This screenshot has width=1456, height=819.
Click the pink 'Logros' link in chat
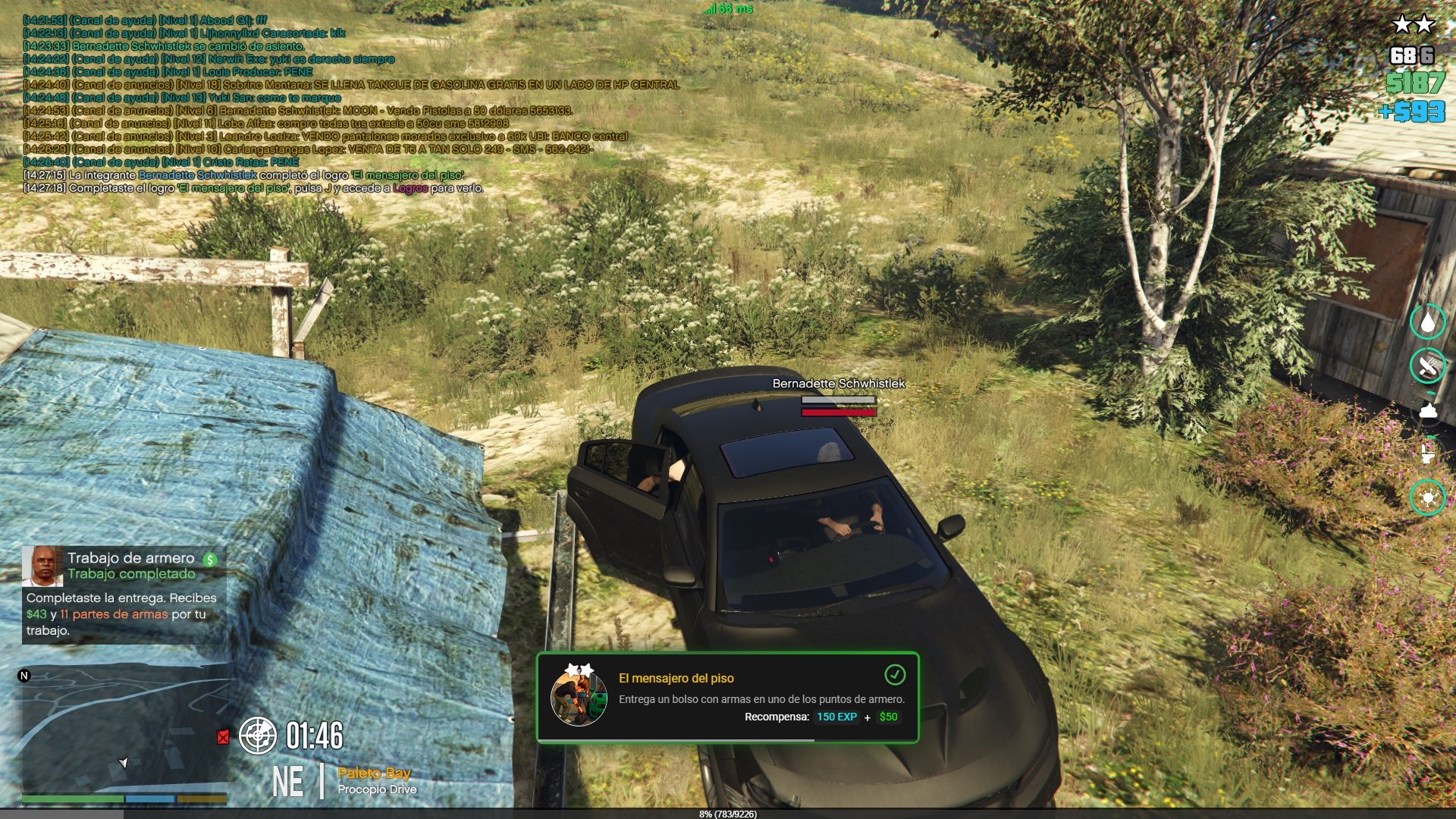(410, 188)
